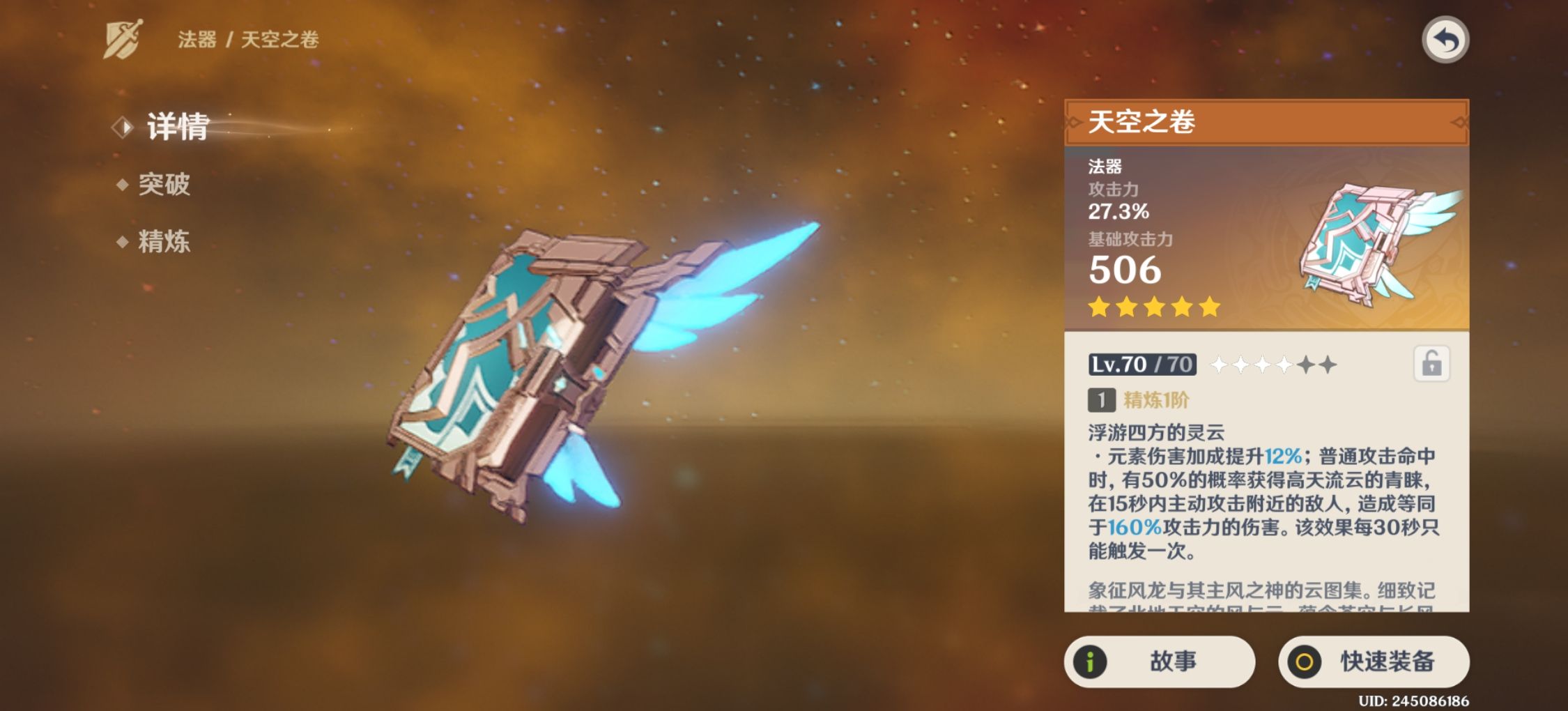Switch to the 详情 details tab
The height and width of the screenshot is (711, 1568).
(x=177, y=127)
